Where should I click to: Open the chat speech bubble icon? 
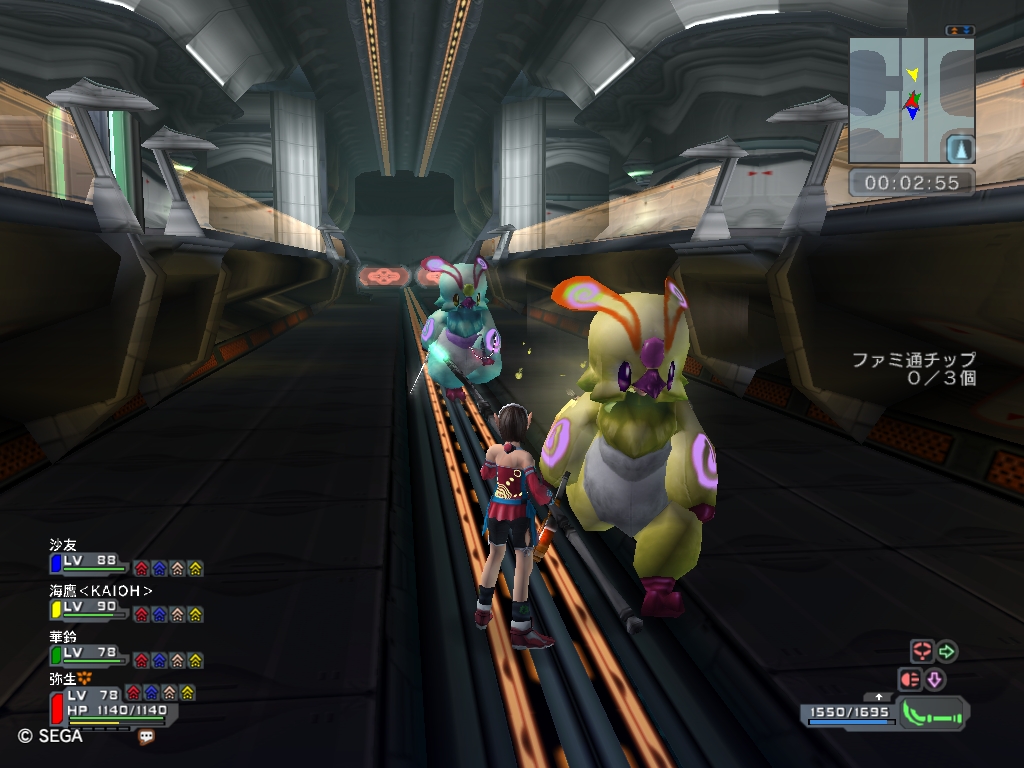point(147,736)
